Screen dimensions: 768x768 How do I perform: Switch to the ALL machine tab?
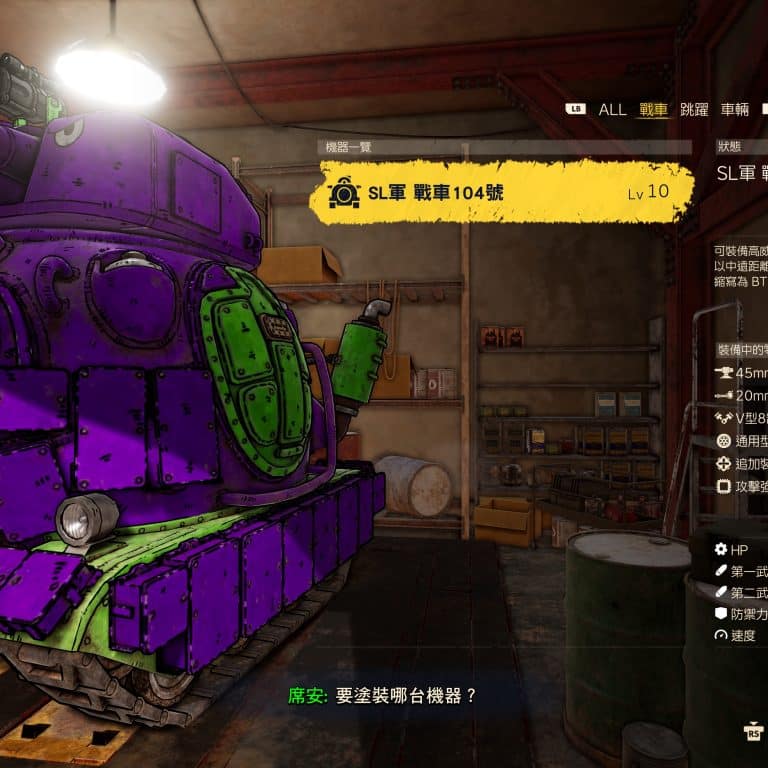[612, 110]
